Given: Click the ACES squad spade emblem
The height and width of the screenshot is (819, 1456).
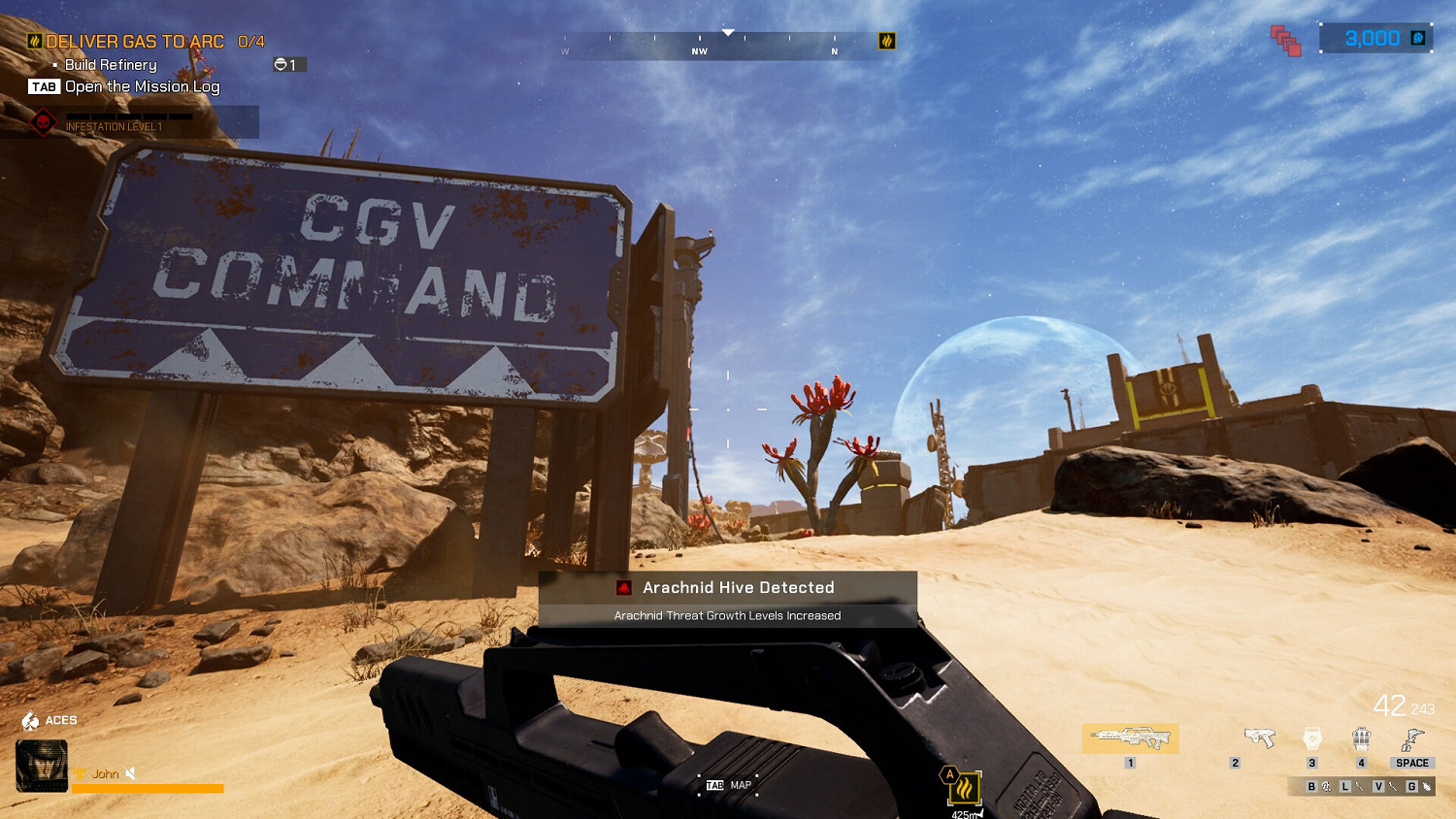Looking at the screenshot, I should click(x=32, y=720).
